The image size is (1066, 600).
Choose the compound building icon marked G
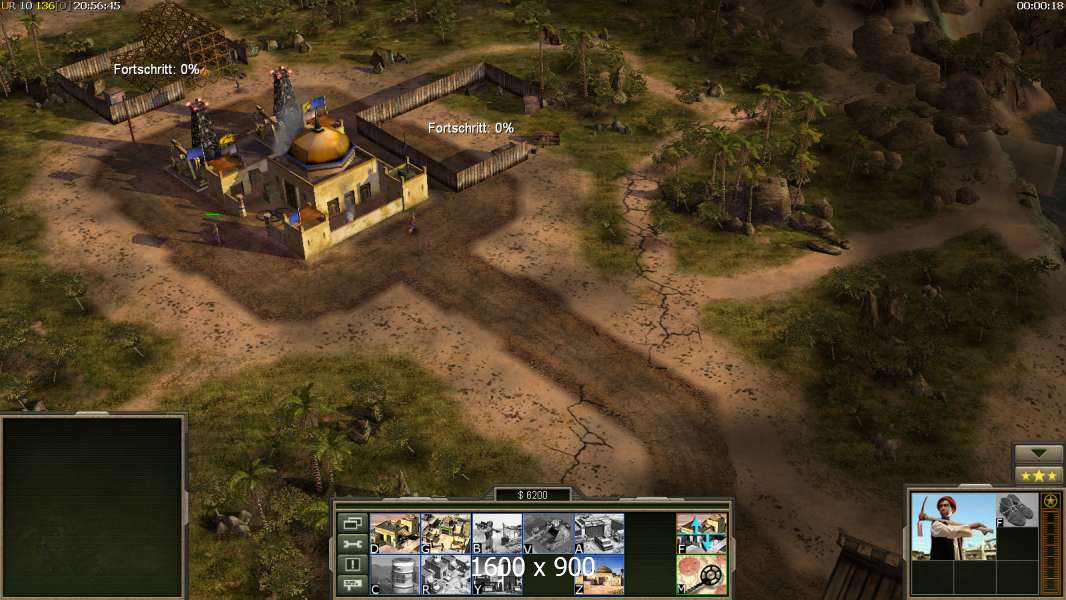[x=445, y=533]
